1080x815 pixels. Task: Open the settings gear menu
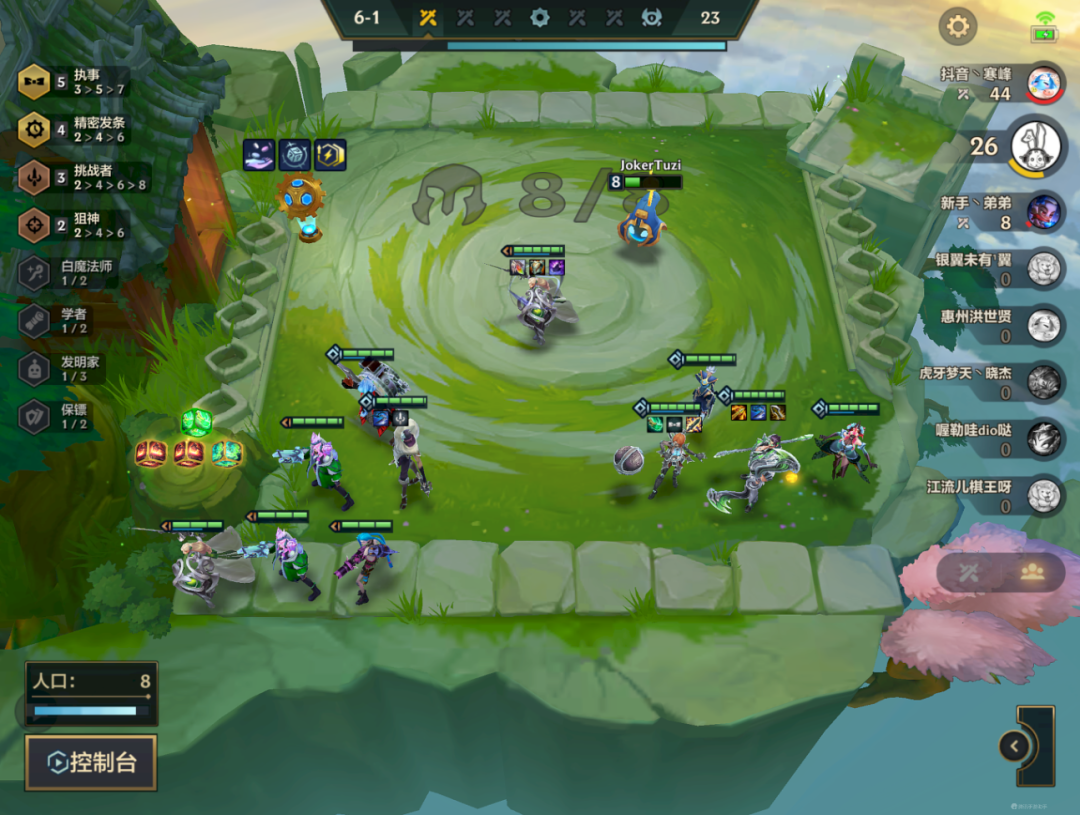click(x=957, y=26)
